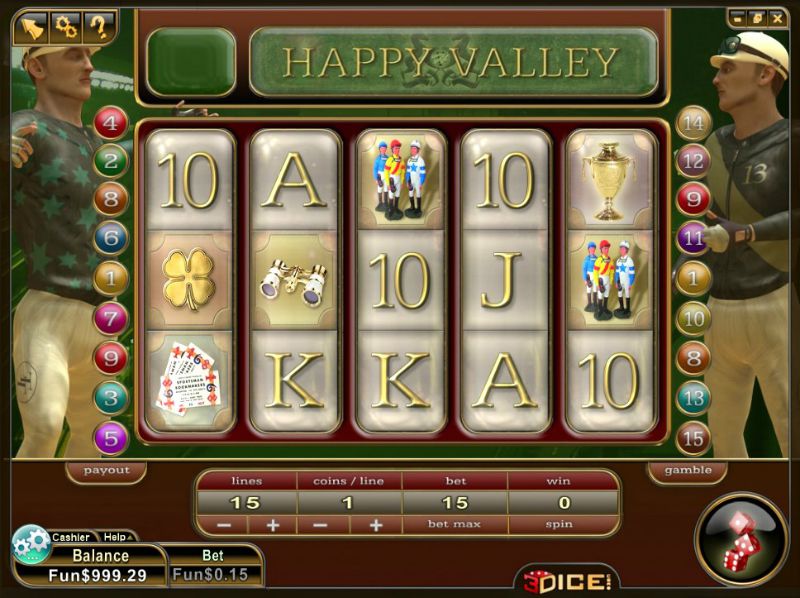Screen dimensions: 800x598
Task: Open settings via the top gears icon
Action: [x=66, y=27]
